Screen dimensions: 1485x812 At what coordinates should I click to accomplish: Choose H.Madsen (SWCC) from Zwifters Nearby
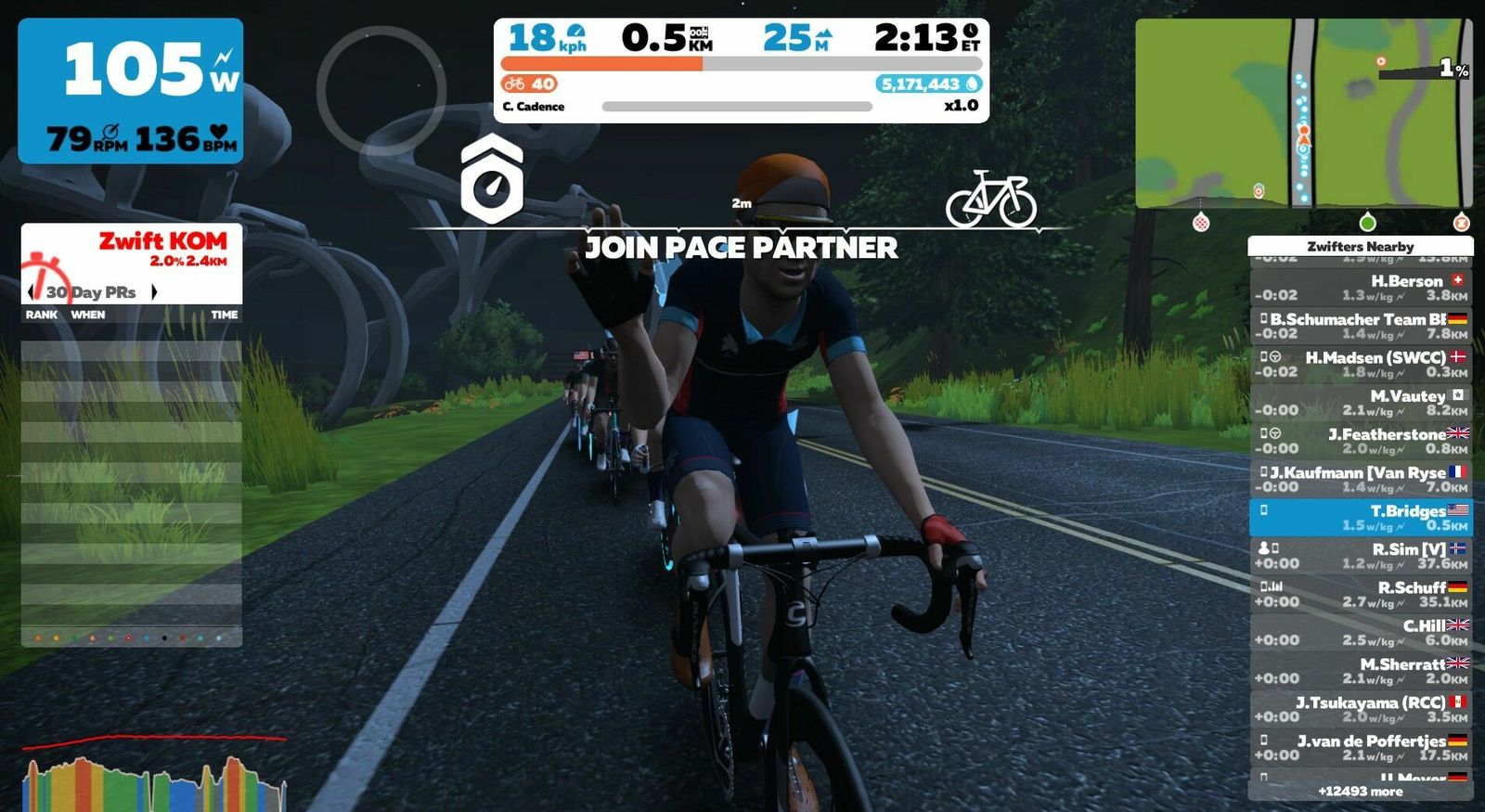pyautogui.click(x=1361, y=364)
